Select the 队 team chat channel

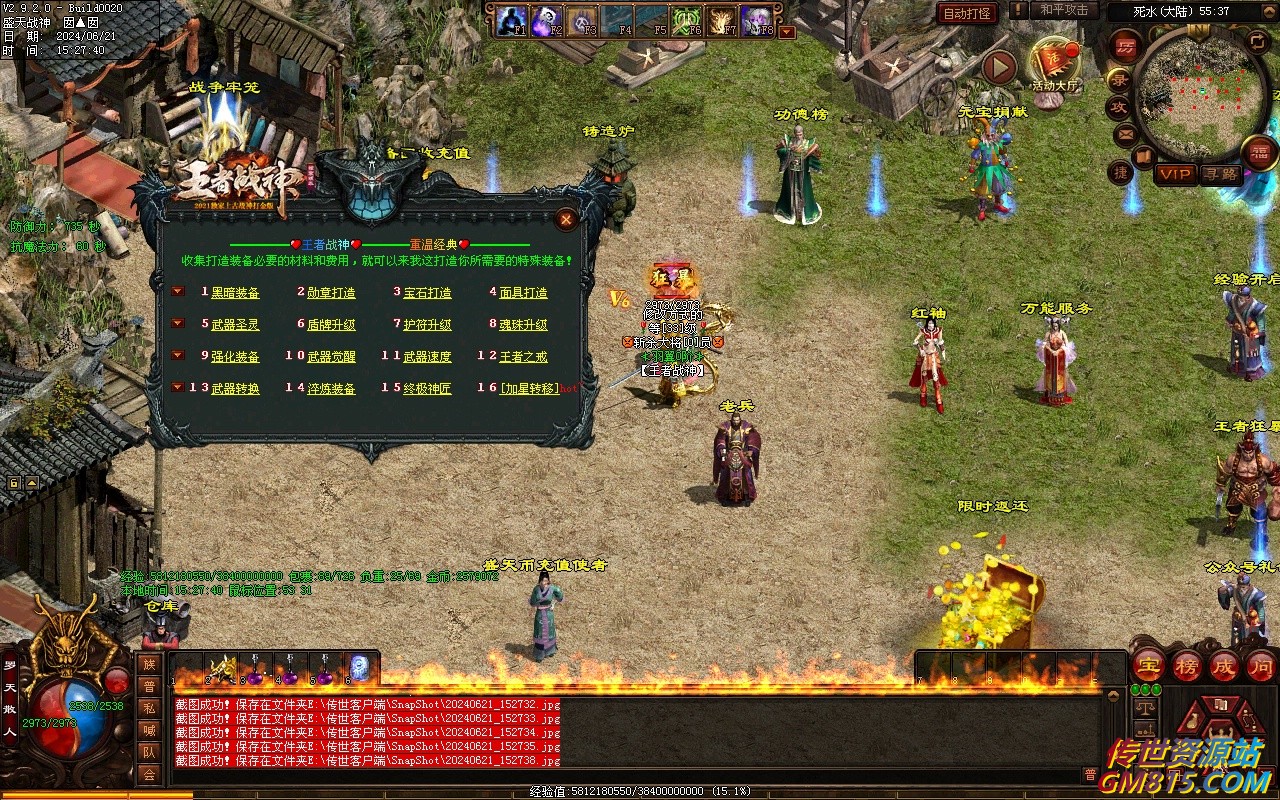149,752
